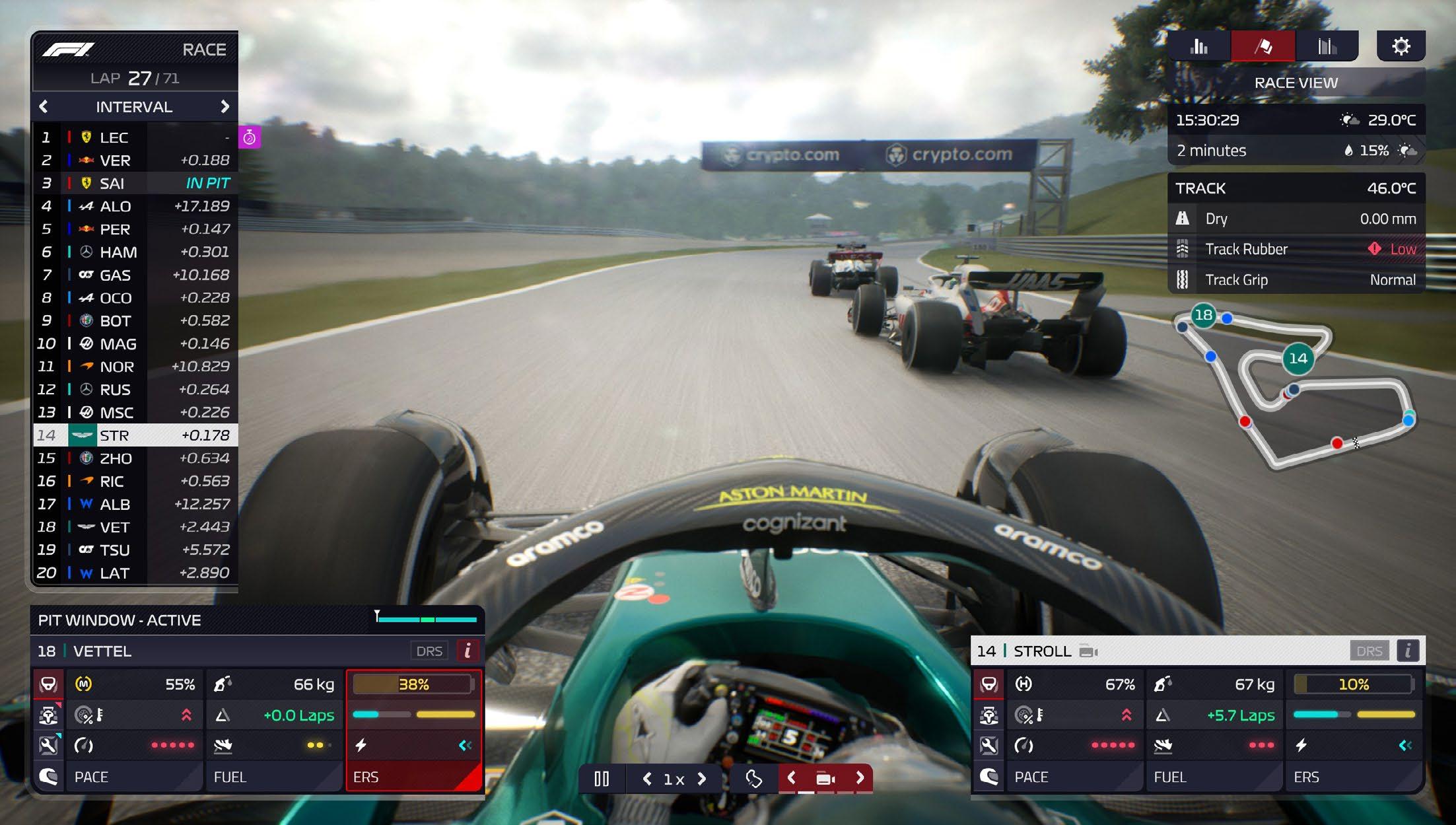1456x825 pixels.
Task: Open the bar chart data tab
Action: (x=1198, y=46)
